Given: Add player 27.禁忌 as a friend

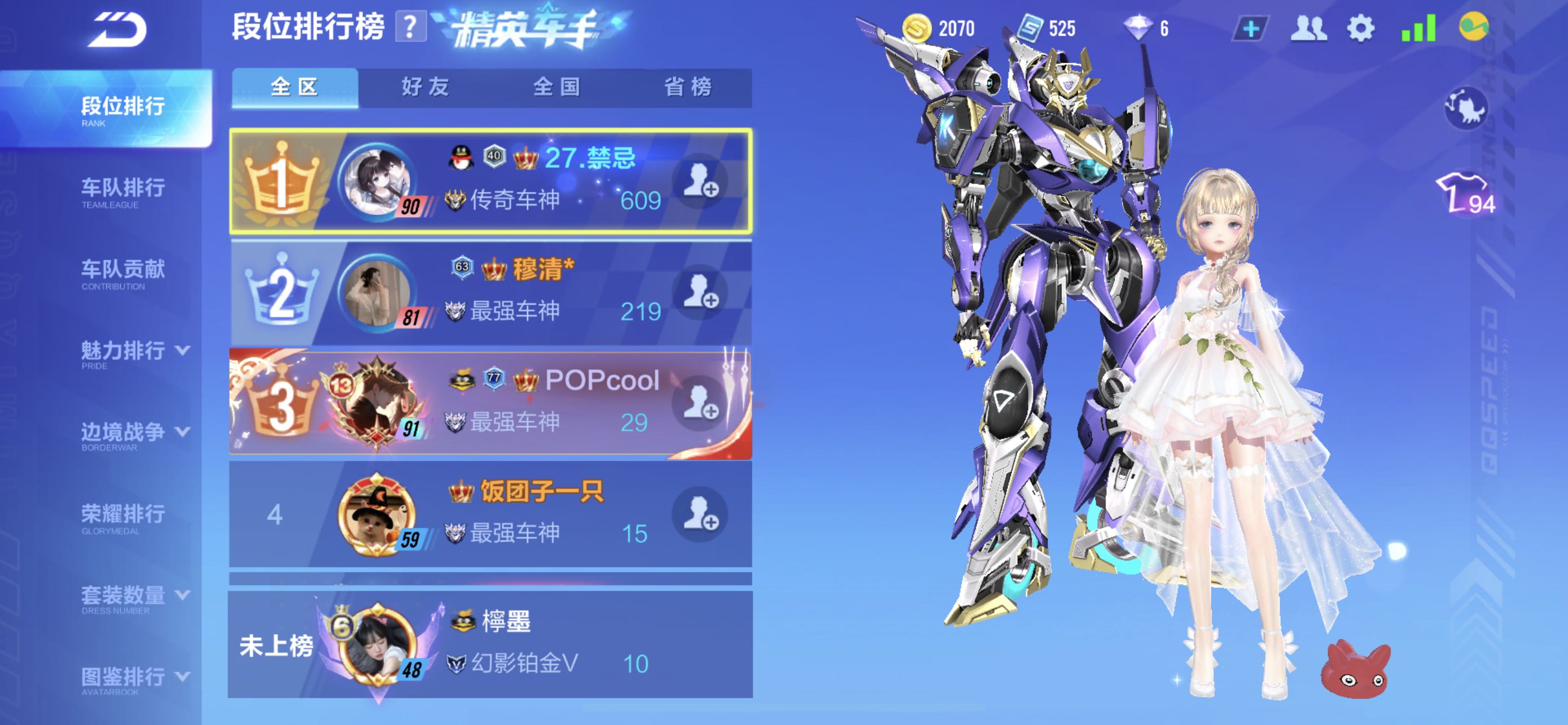Looking at the screenshot, I should tap(700, 181).
